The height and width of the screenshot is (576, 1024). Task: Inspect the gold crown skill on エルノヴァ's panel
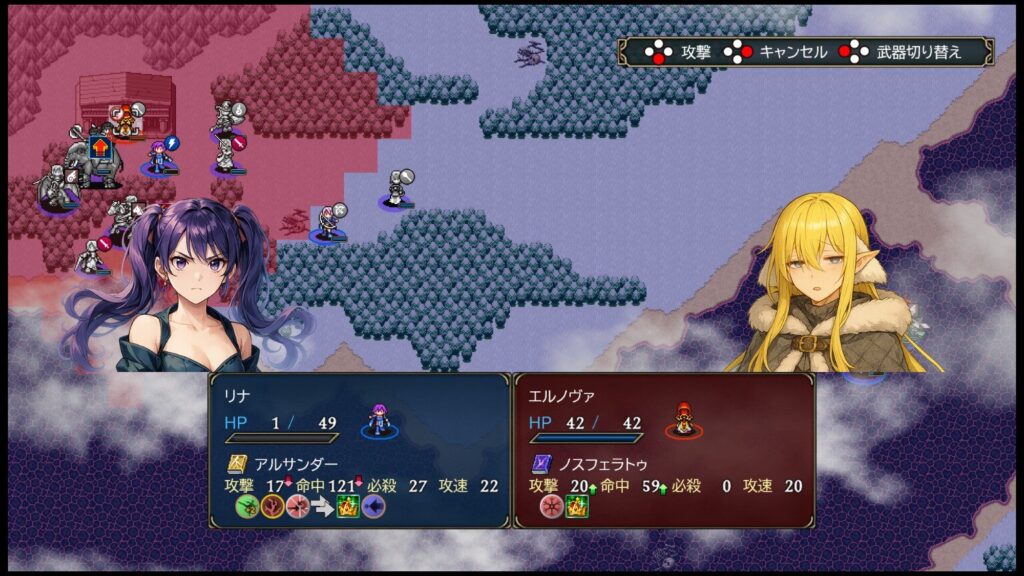click(577, 506)
